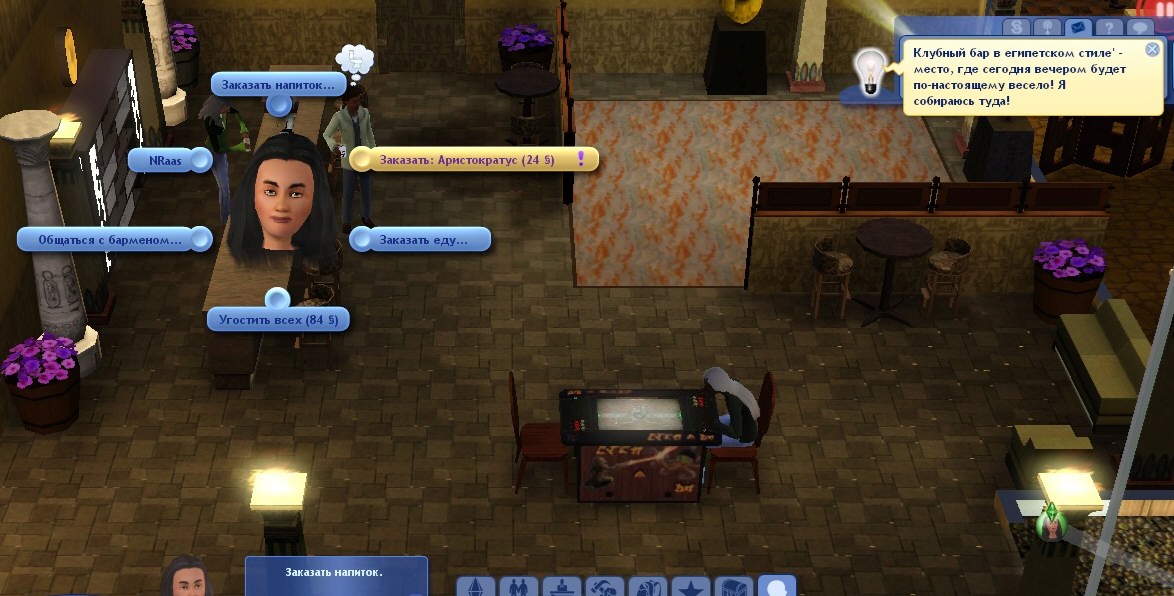Open the speech bubble tab
This screenshot has height=596, width=1174.
tap(1138, 28)
